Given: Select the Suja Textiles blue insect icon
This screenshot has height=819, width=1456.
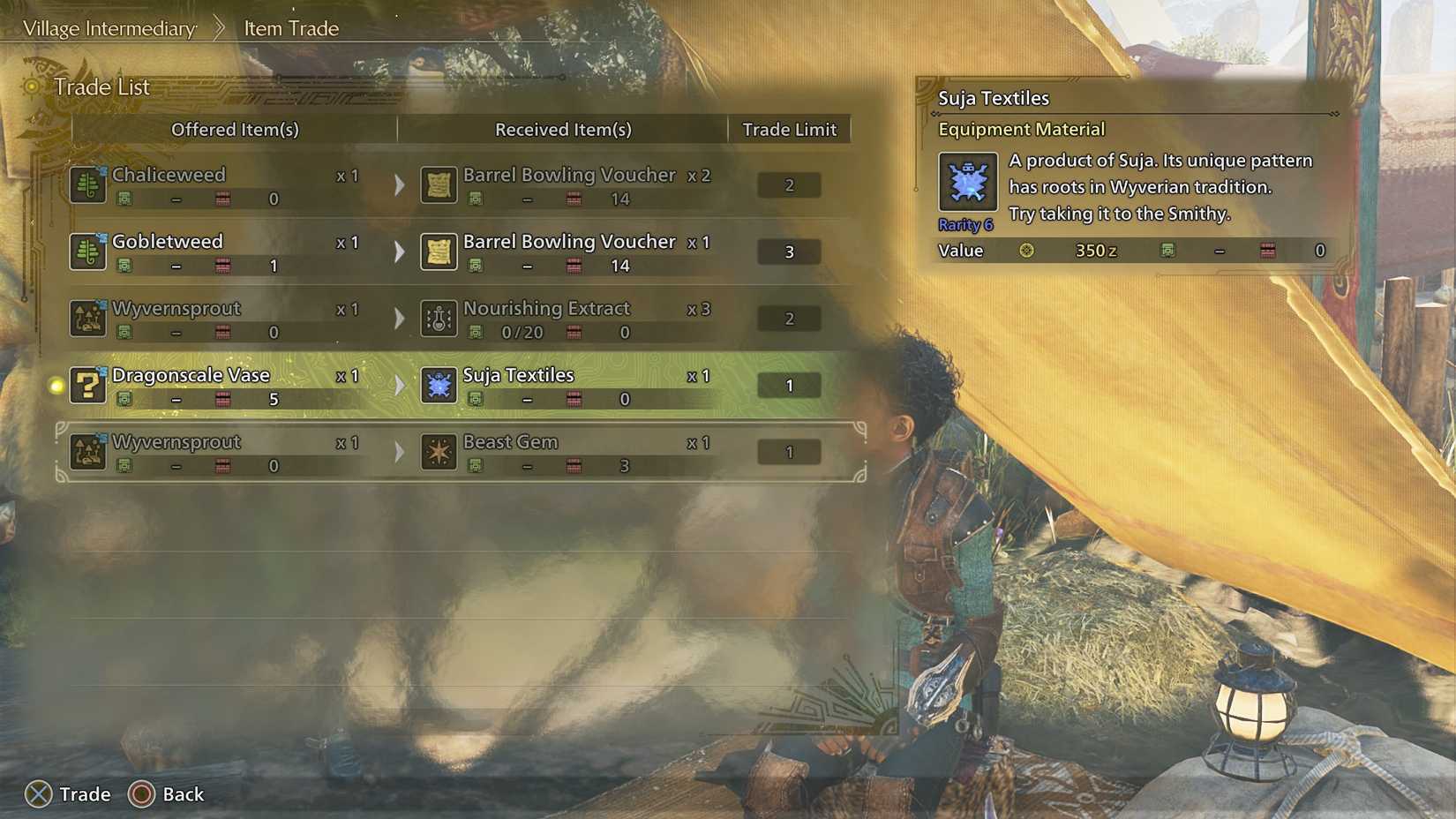Looking at the screenshot, I should coord(439,386).
